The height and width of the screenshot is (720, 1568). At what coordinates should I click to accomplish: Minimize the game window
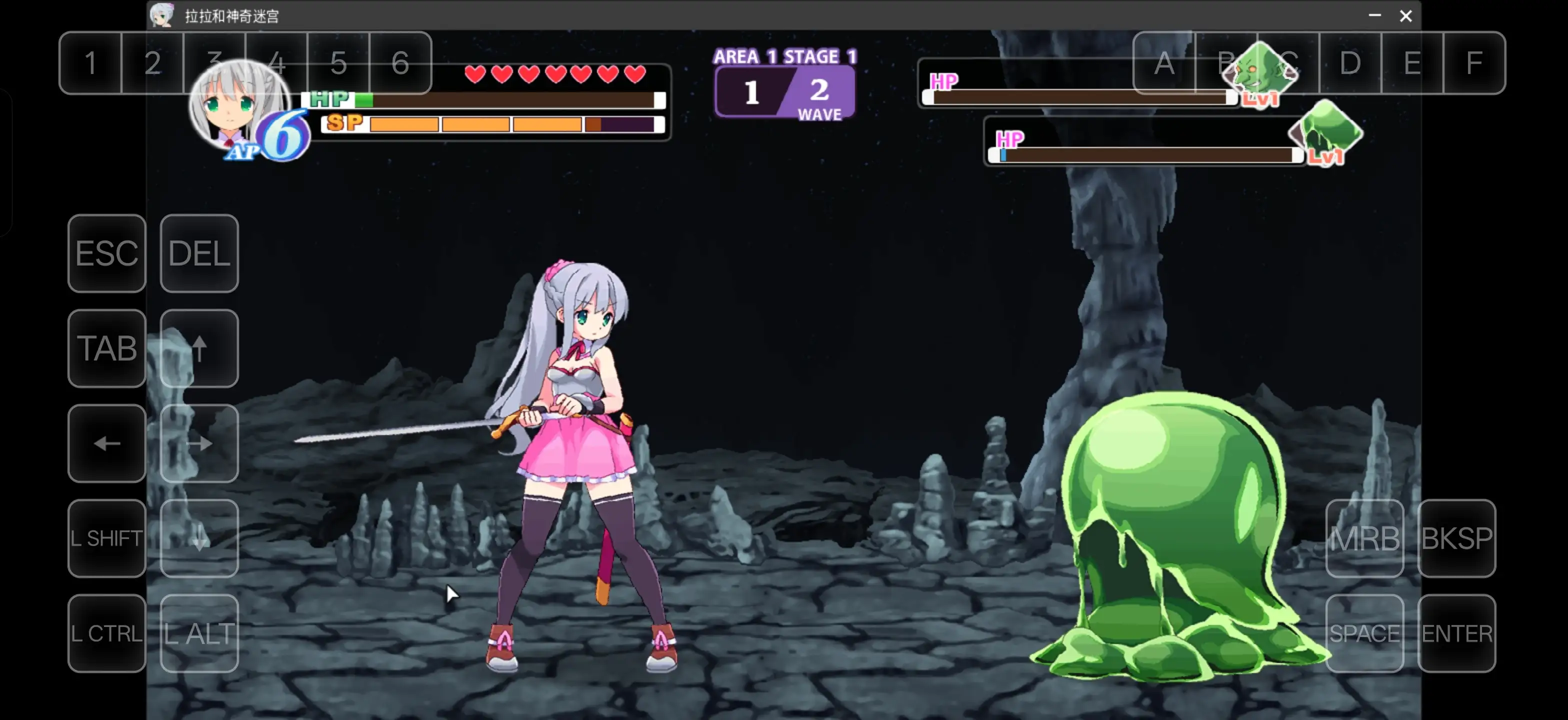tap(1374, 16)
